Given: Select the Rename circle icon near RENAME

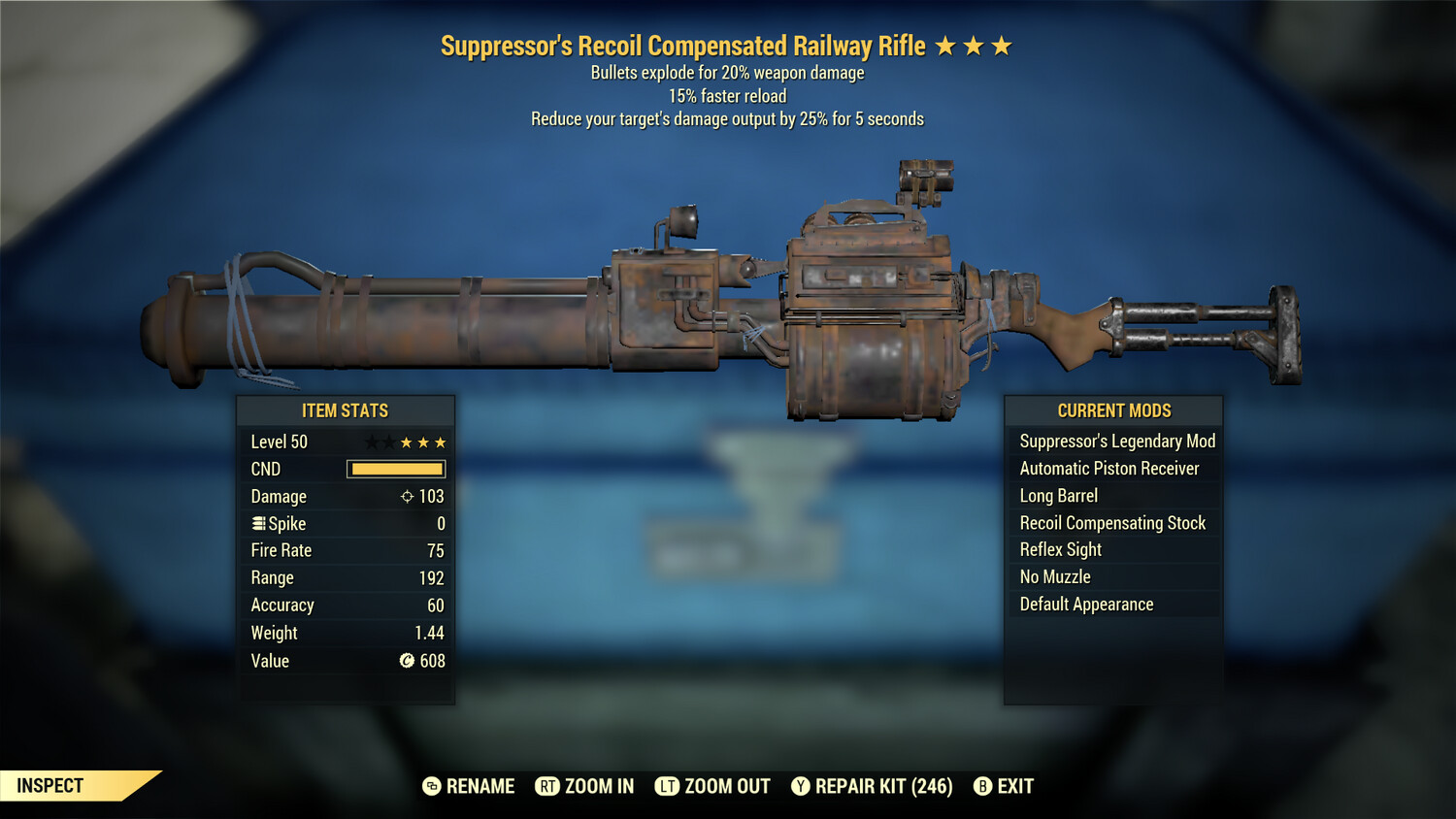Looking at the screenshot, I should 431,786.
